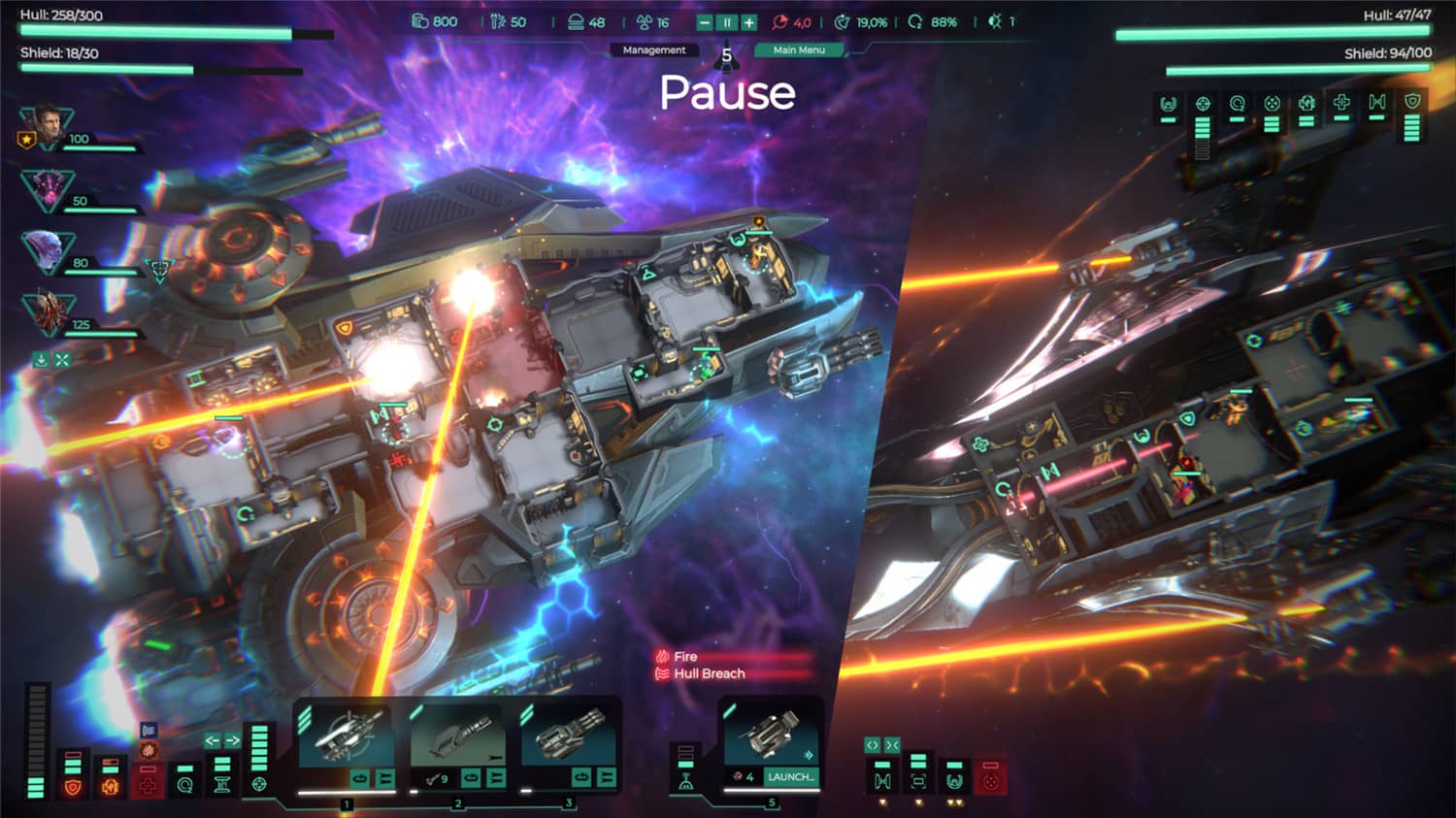
Task: Select the red repair cross icon
Action: [x=149, y=786]
